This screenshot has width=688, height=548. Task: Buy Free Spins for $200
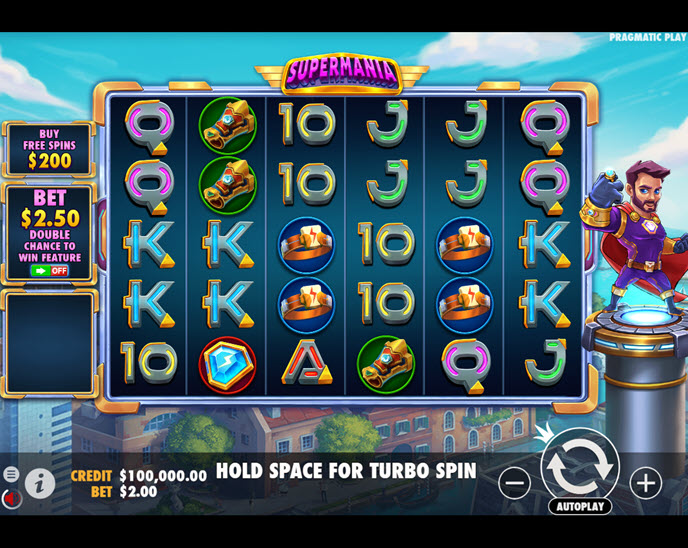pyautogui.click(x=49, y=149)
